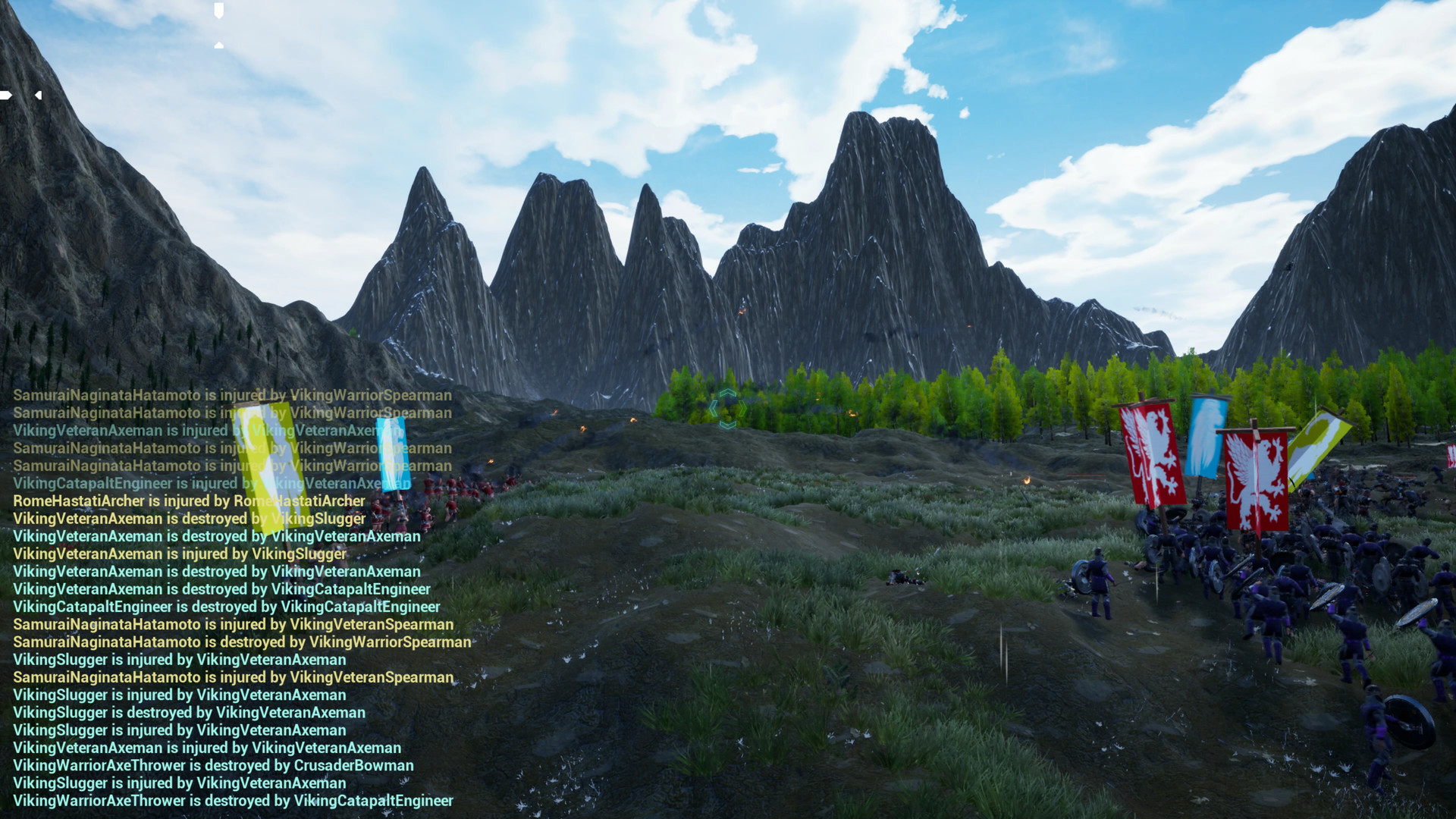This screenshot has width=1456, height=819.
Task: Select the small white upward arrow marker
Action: point(218,45)
